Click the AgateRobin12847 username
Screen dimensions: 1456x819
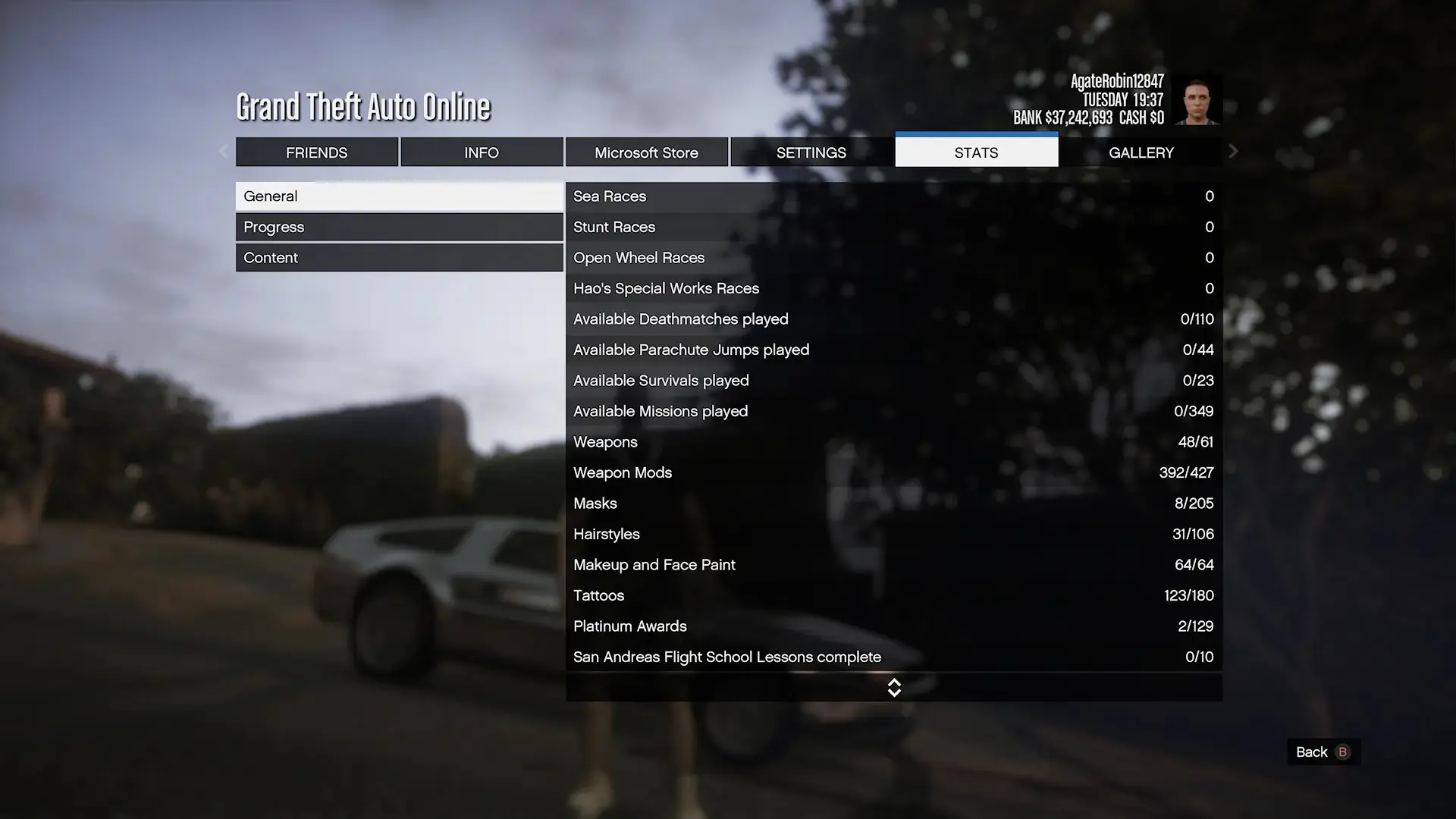tap(1118, 80)
